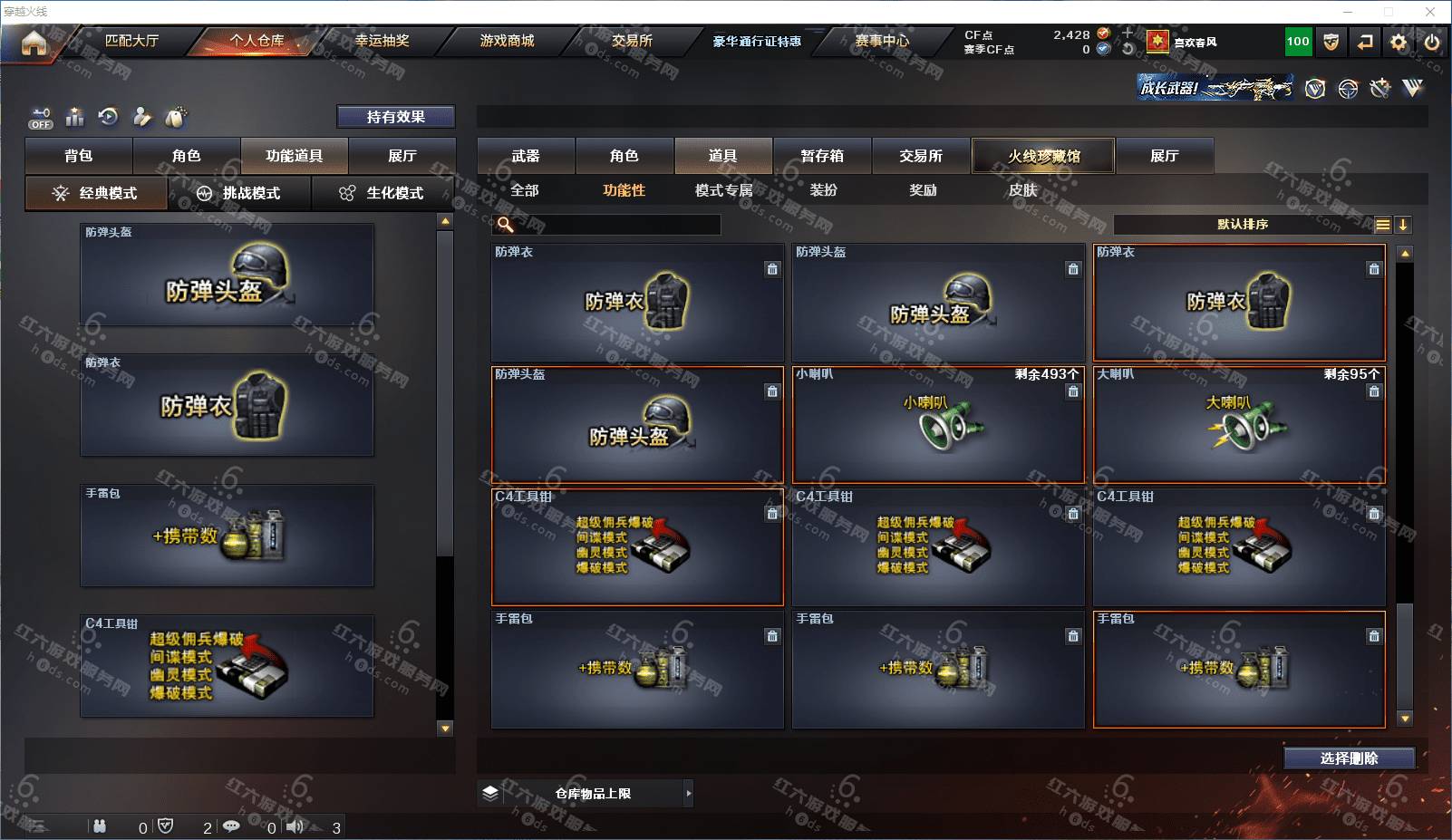Click the 选择删除 delete button
The width and height of the screenshot is (1452, 840).
(1349, 758)
